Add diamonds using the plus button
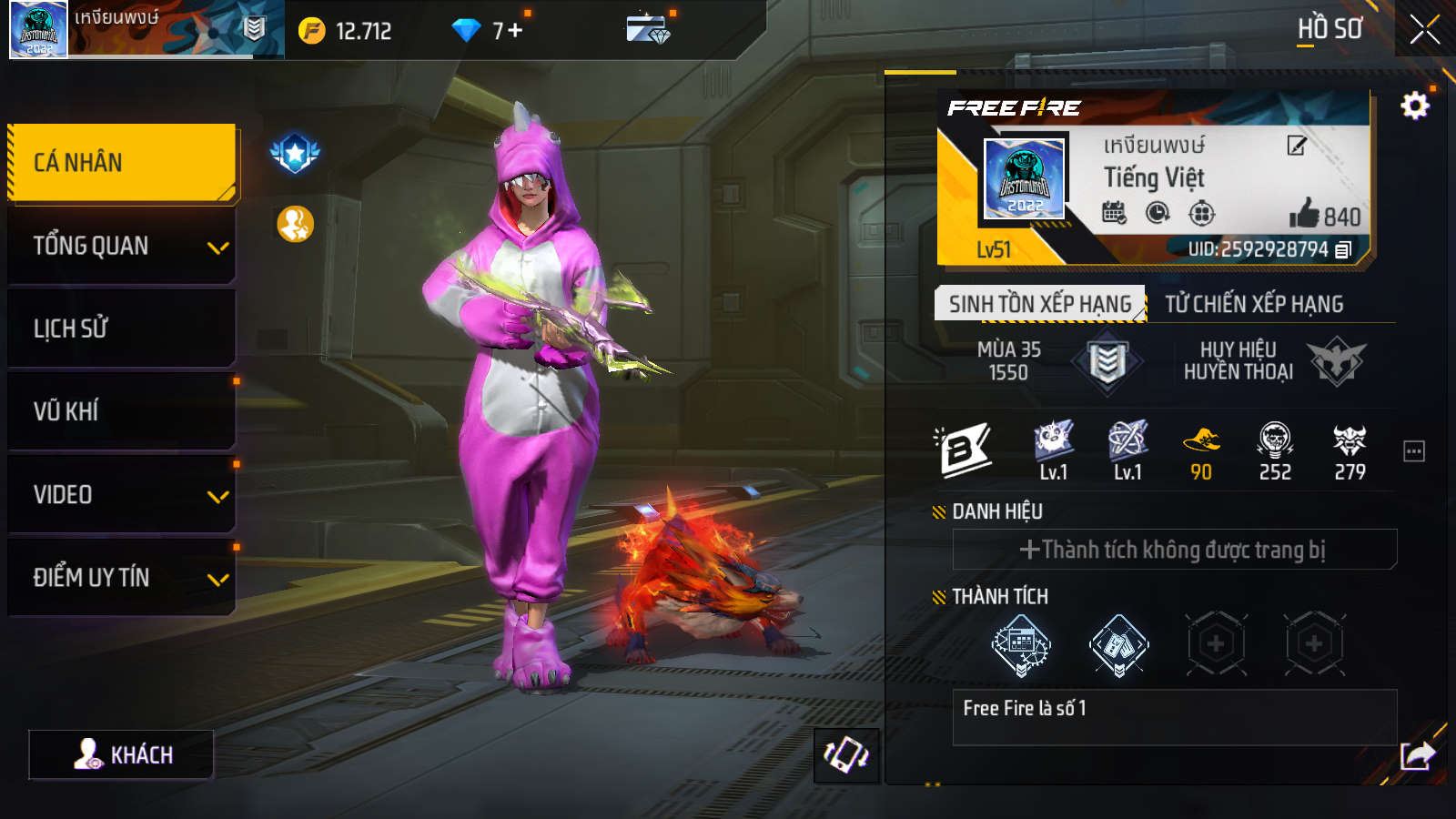Viewport: 1456px width, 819px height. pos(516,31)
